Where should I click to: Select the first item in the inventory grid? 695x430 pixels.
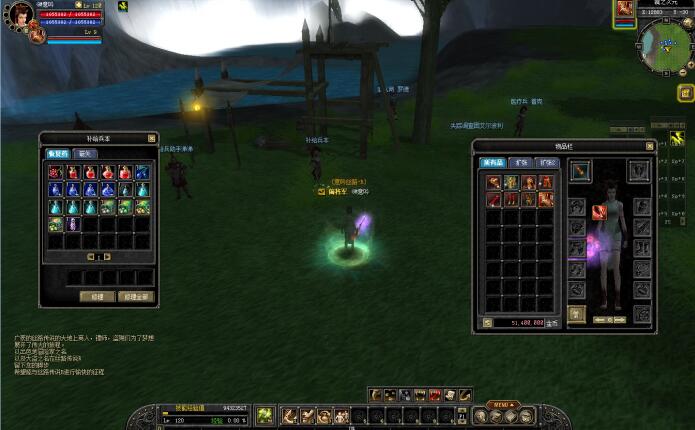pos(494,182)
